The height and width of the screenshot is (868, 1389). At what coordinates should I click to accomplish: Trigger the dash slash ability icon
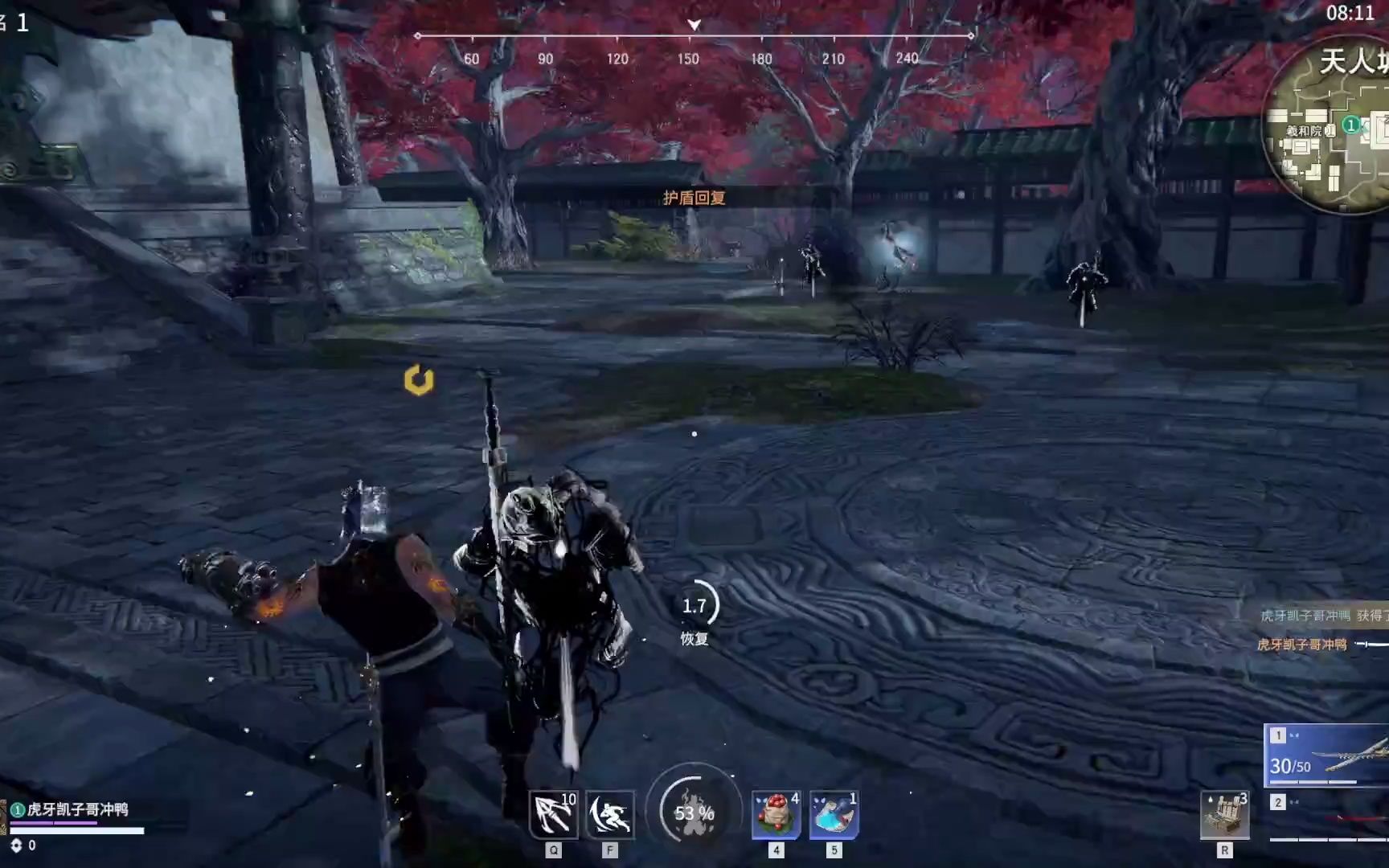point(609,814)
